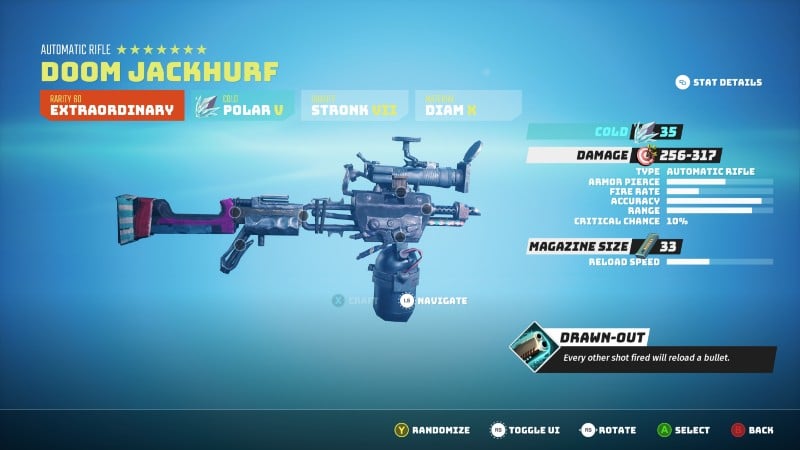Screen dimensions: 800x450
Task: Select the stock attachment node on the rifle
Action: tap(235, 212)
